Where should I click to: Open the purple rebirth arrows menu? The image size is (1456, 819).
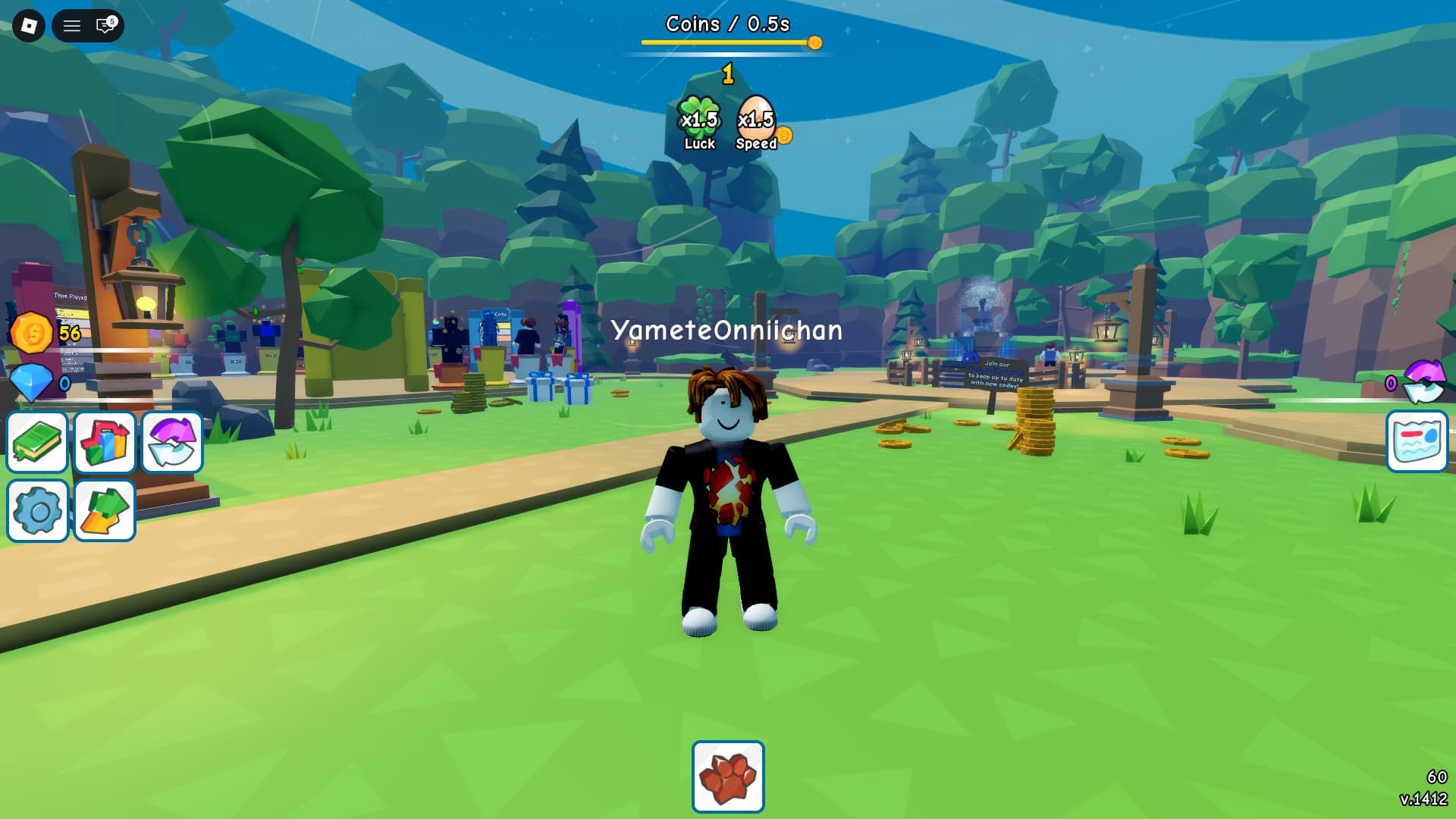[172, 442]
